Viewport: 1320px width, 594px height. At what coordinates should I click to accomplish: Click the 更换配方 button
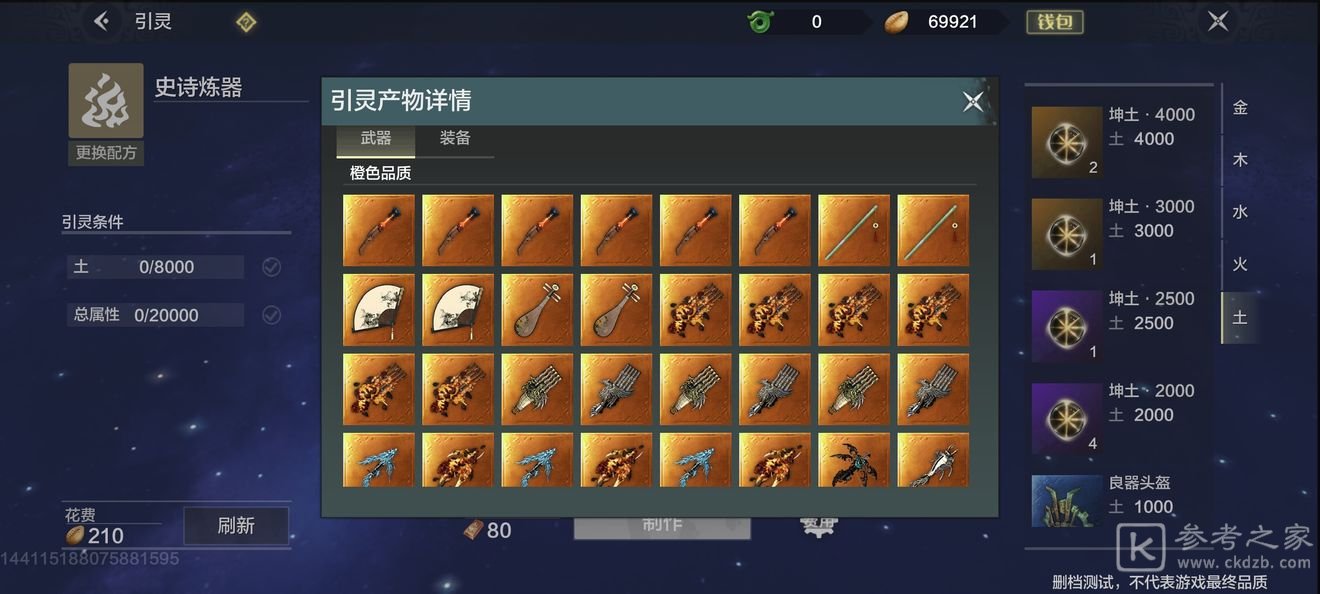pyautogui.click(x=106, y=153)
